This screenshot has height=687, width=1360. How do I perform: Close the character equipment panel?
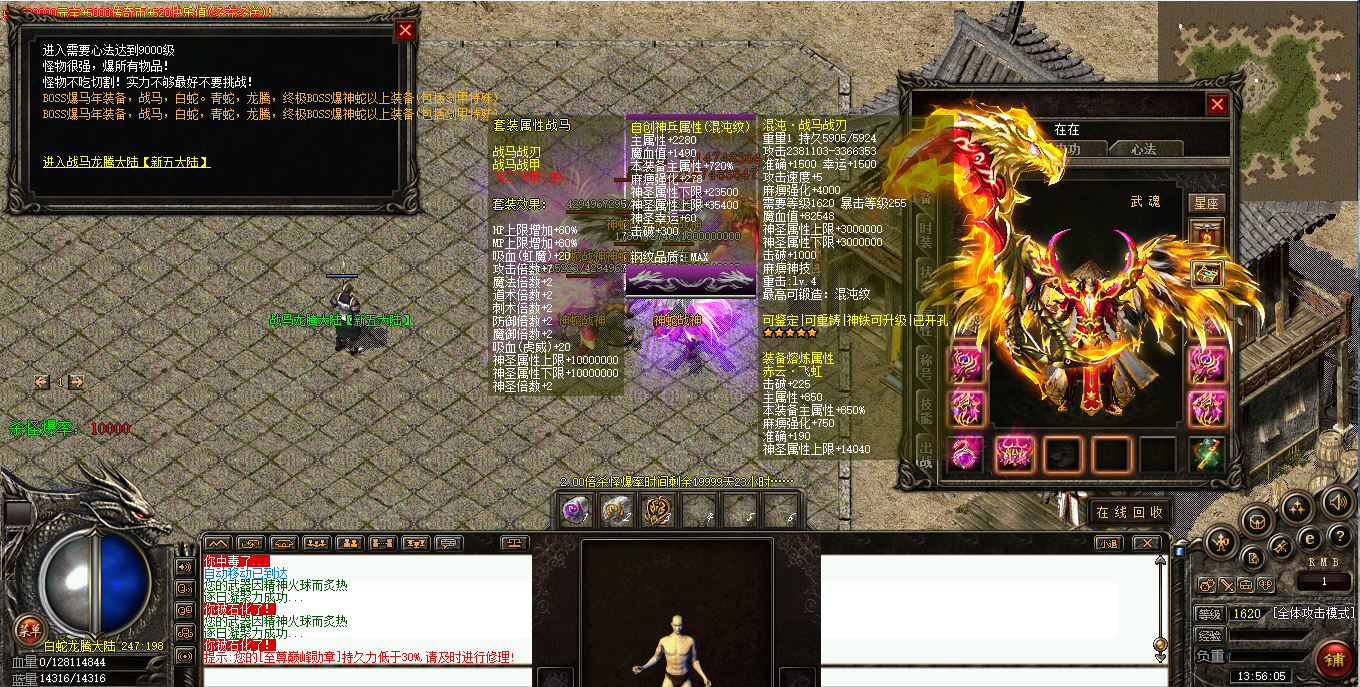point(1217,104)
